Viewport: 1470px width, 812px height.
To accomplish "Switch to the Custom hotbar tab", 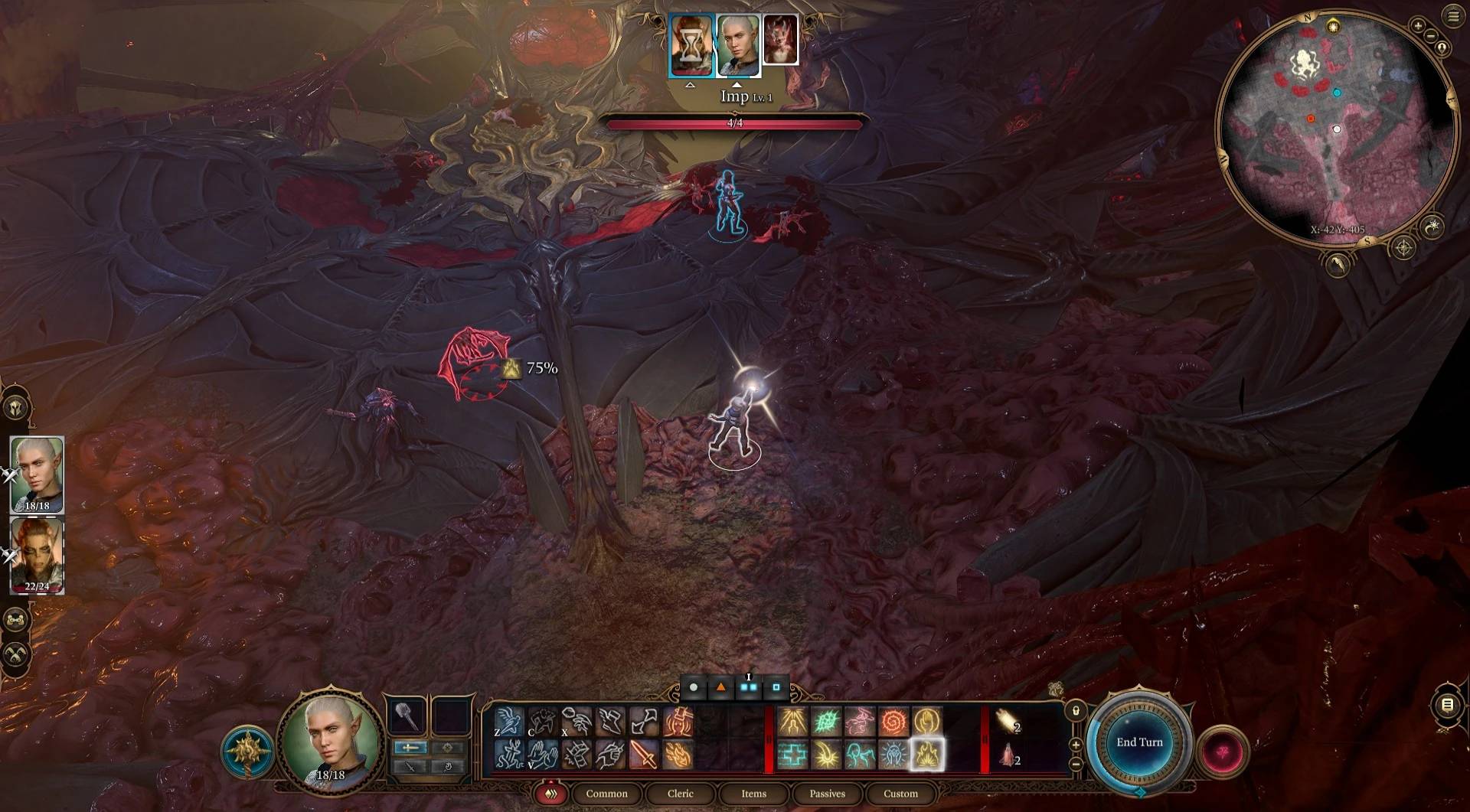I will [x=900, y=794].
